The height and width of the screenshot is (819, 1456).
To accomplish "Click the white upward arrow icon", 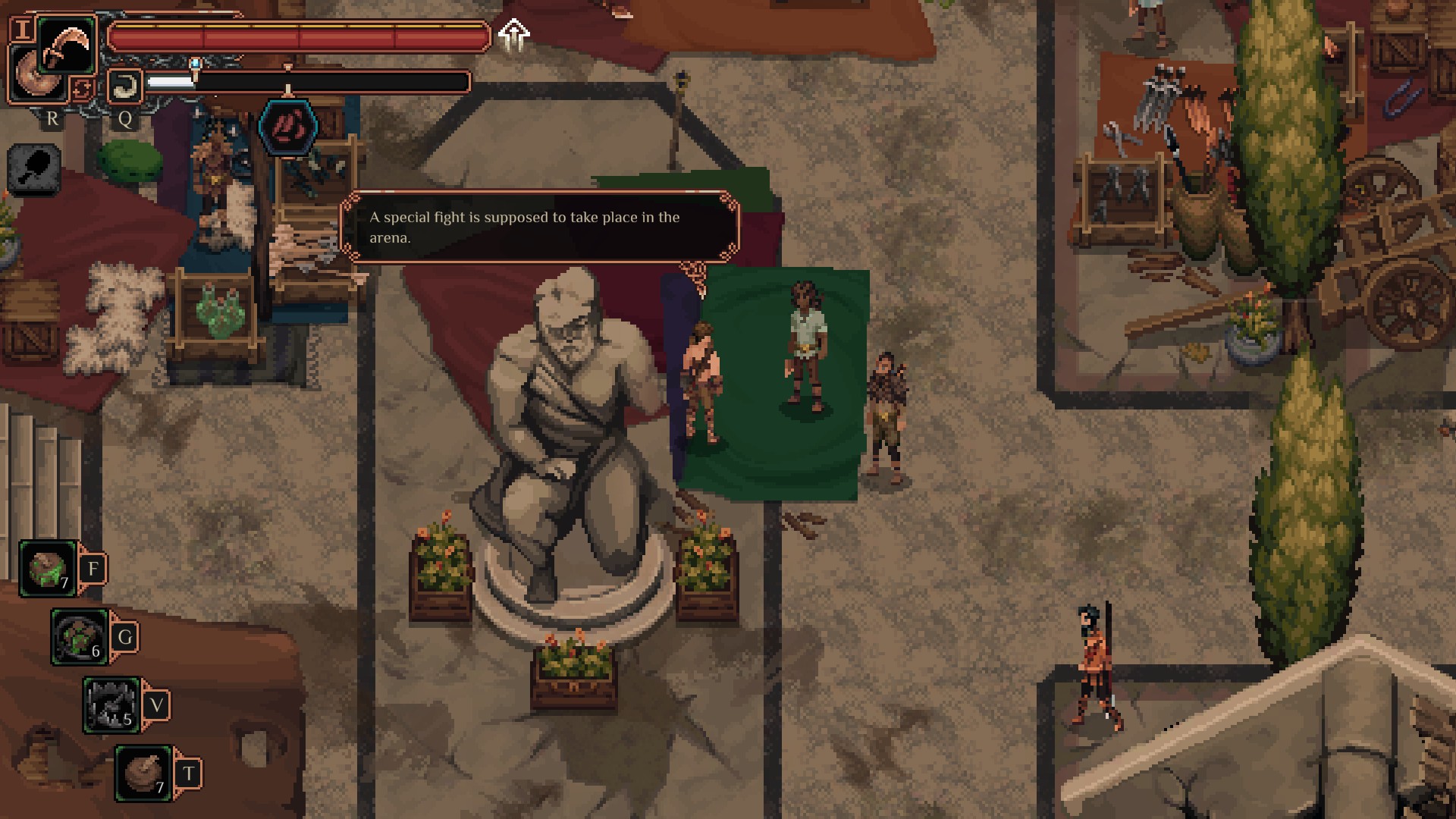I will (x=514, y=35).
